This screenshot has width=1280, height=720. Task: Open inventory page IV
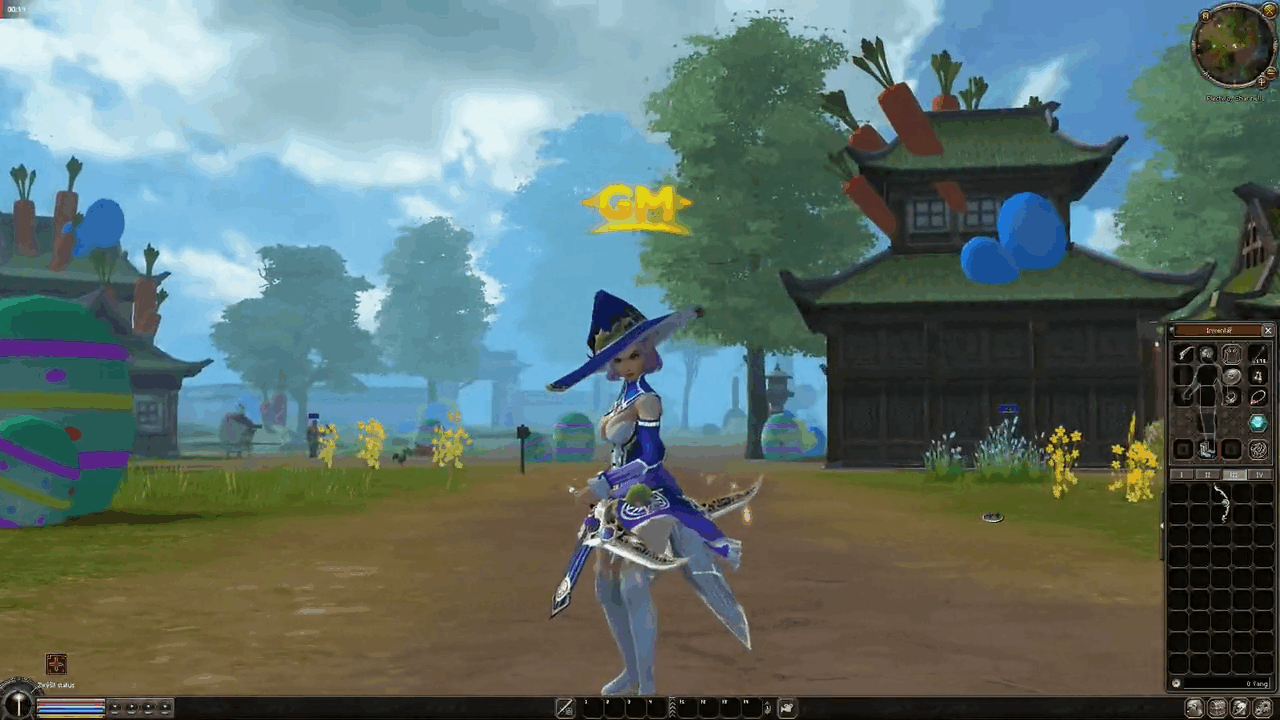(x=1258, y=474)
